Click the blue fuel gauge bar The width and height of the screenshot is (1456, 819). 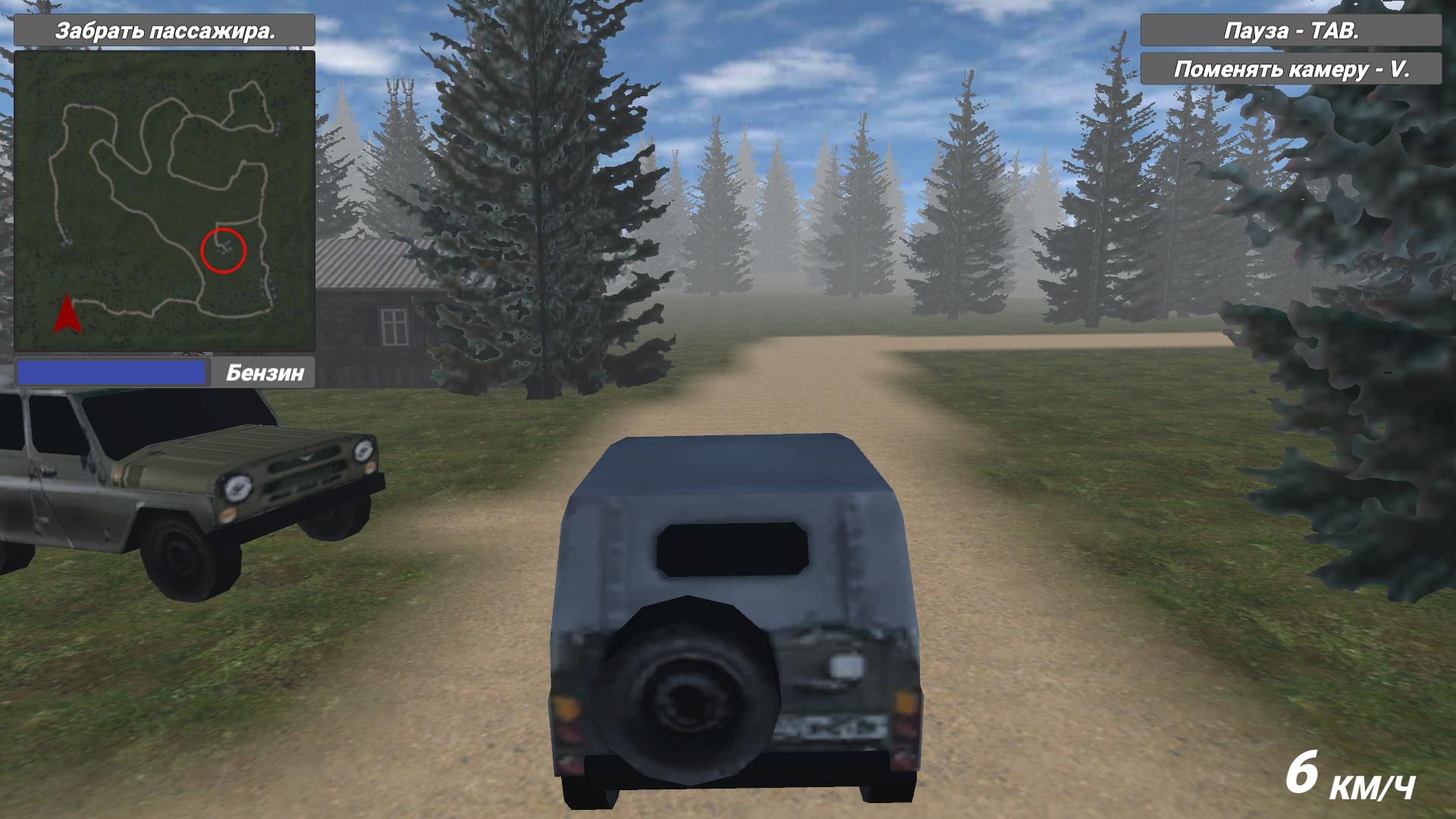(x=112, y=372)
